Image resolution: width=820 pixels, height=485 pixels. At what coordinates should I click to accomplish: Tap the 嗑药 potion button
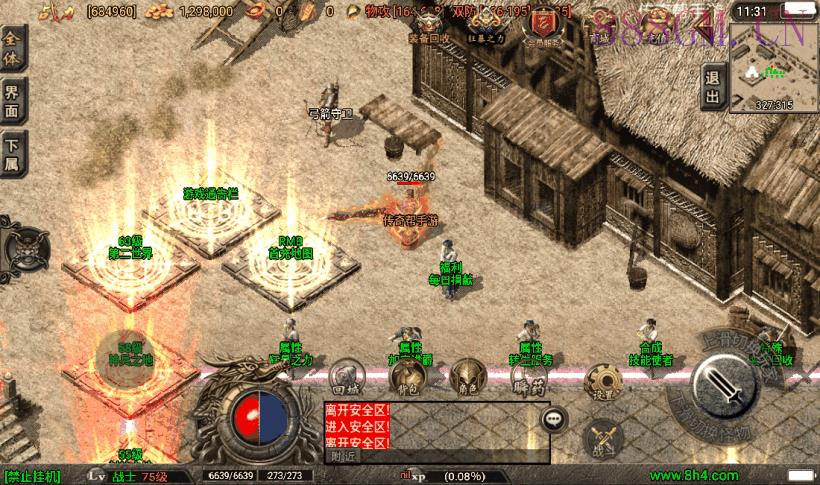525,377
